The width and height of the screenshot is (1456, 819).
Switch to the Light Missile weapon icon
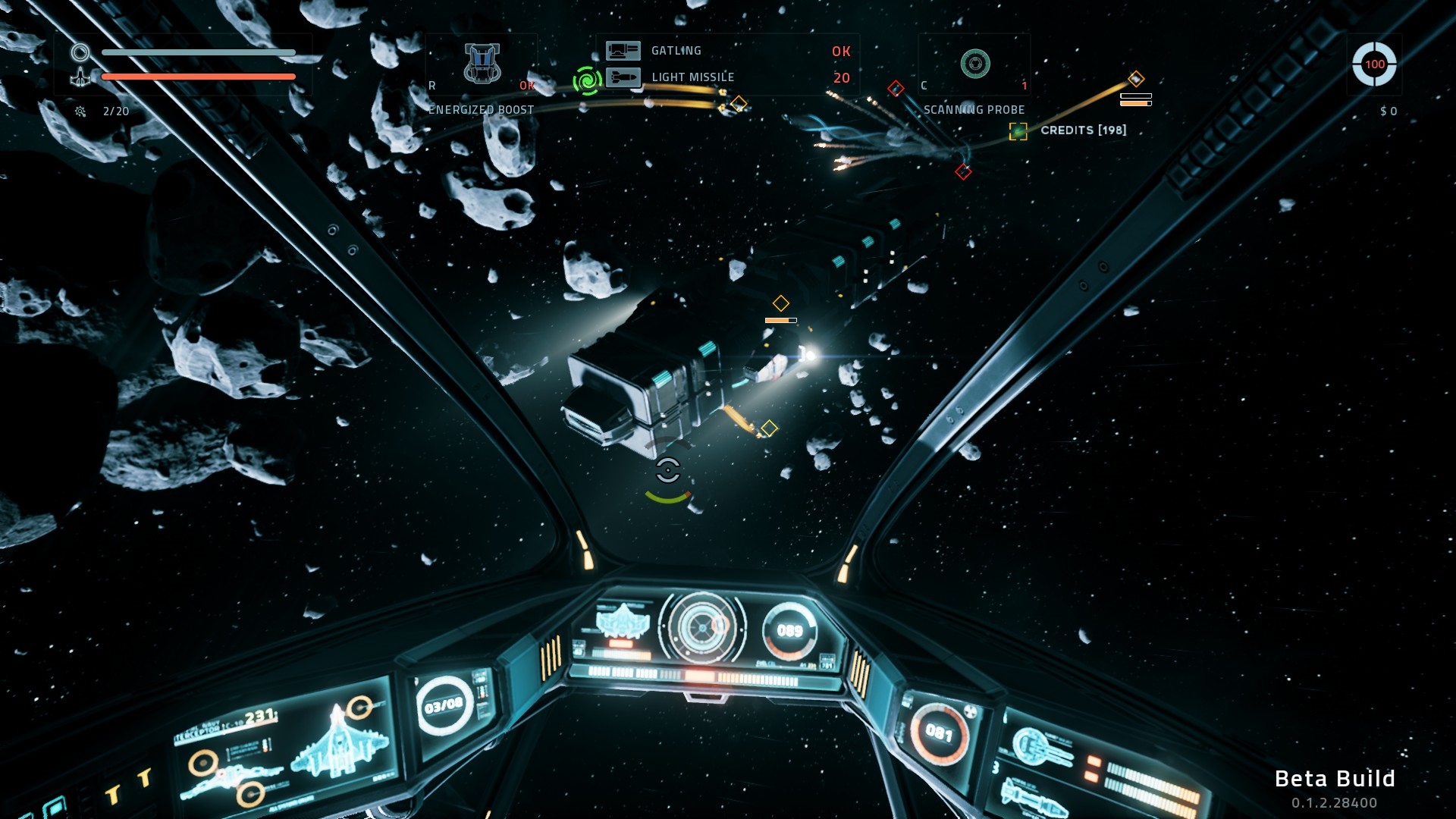(623, 77)
